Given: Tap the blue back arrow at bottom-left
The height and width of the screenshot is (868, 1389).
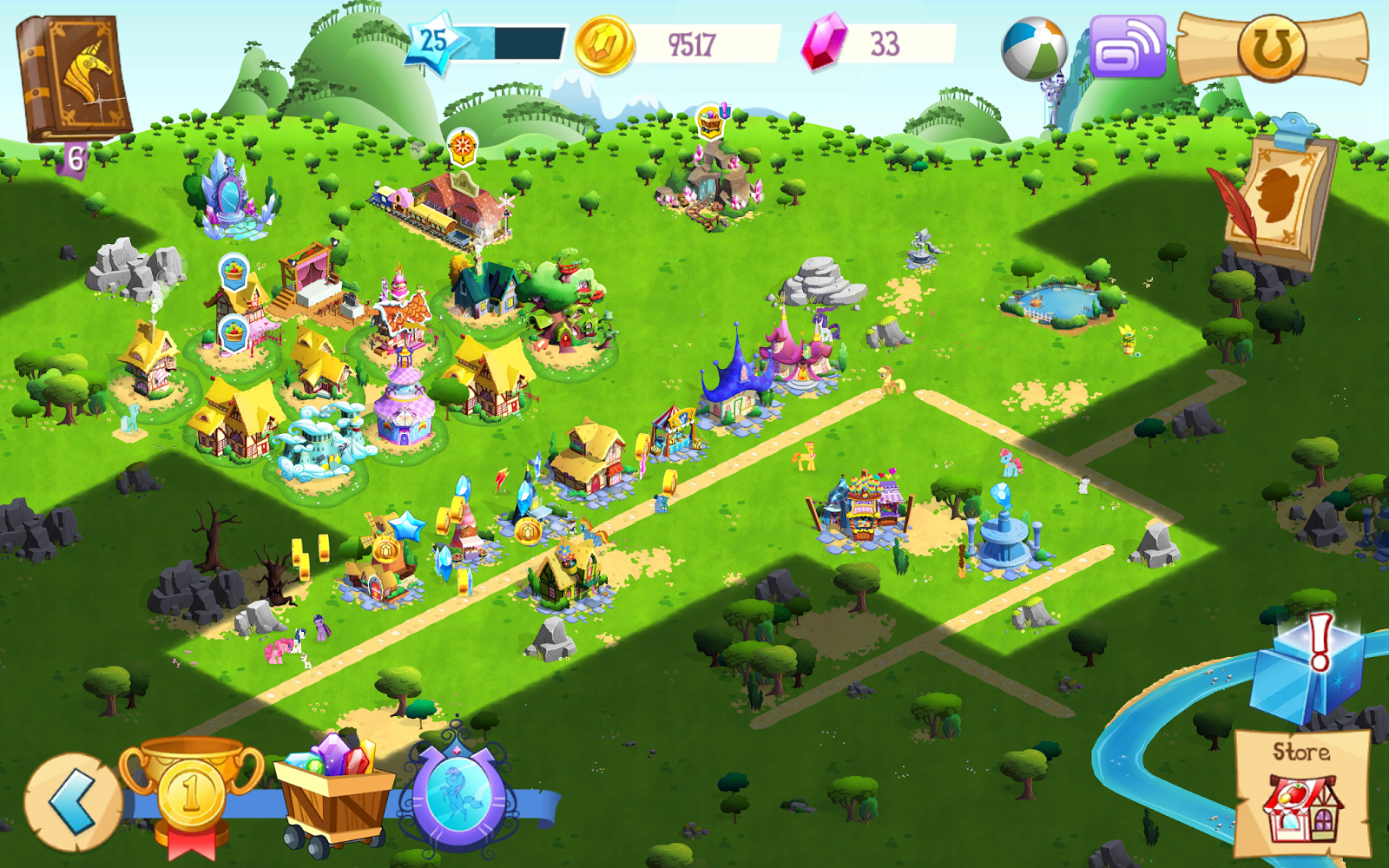Looking at the screenshot, I should [x=76, y=803].
